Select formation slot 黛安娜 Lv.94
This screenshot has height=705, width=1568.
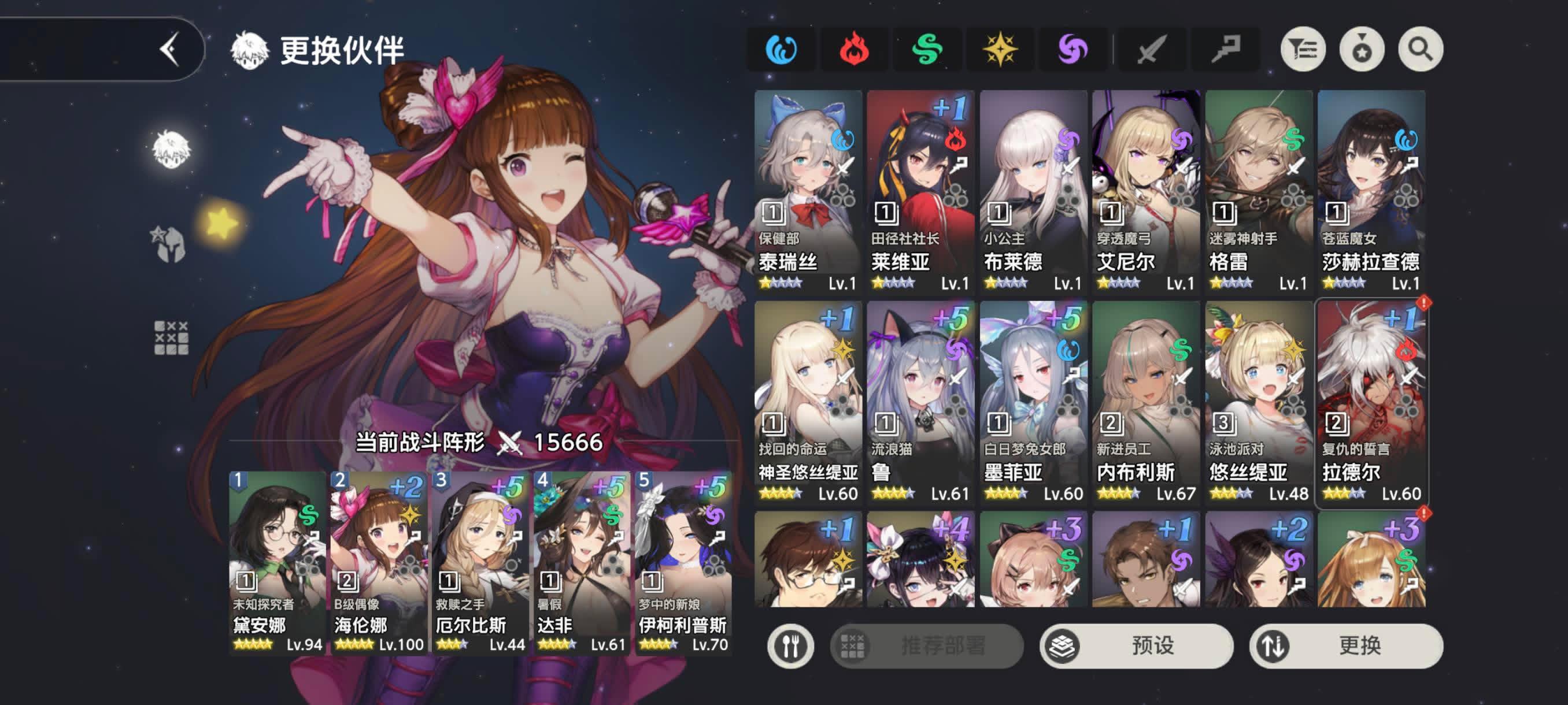point(277,563)
